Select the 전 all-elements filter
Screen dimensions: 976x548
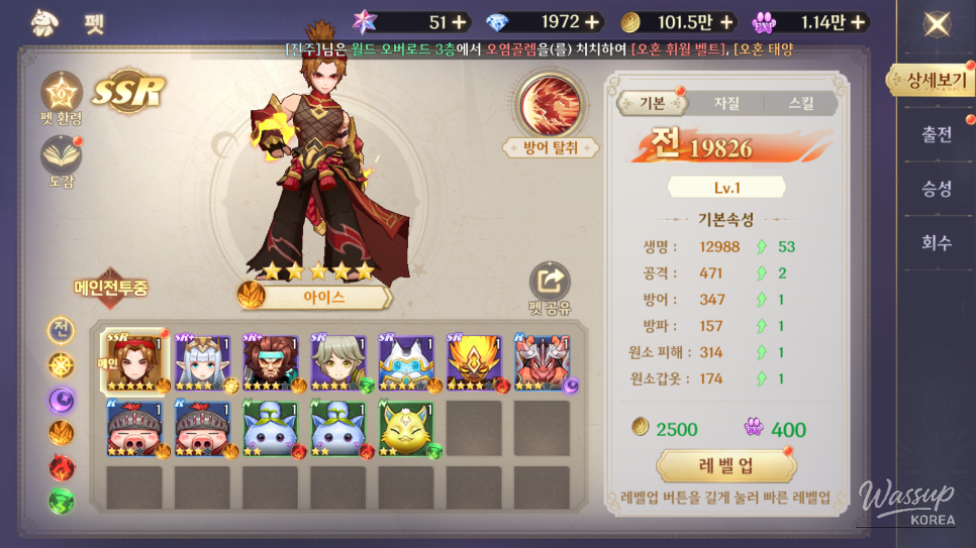pyautogui.click(x=62, y=330)
